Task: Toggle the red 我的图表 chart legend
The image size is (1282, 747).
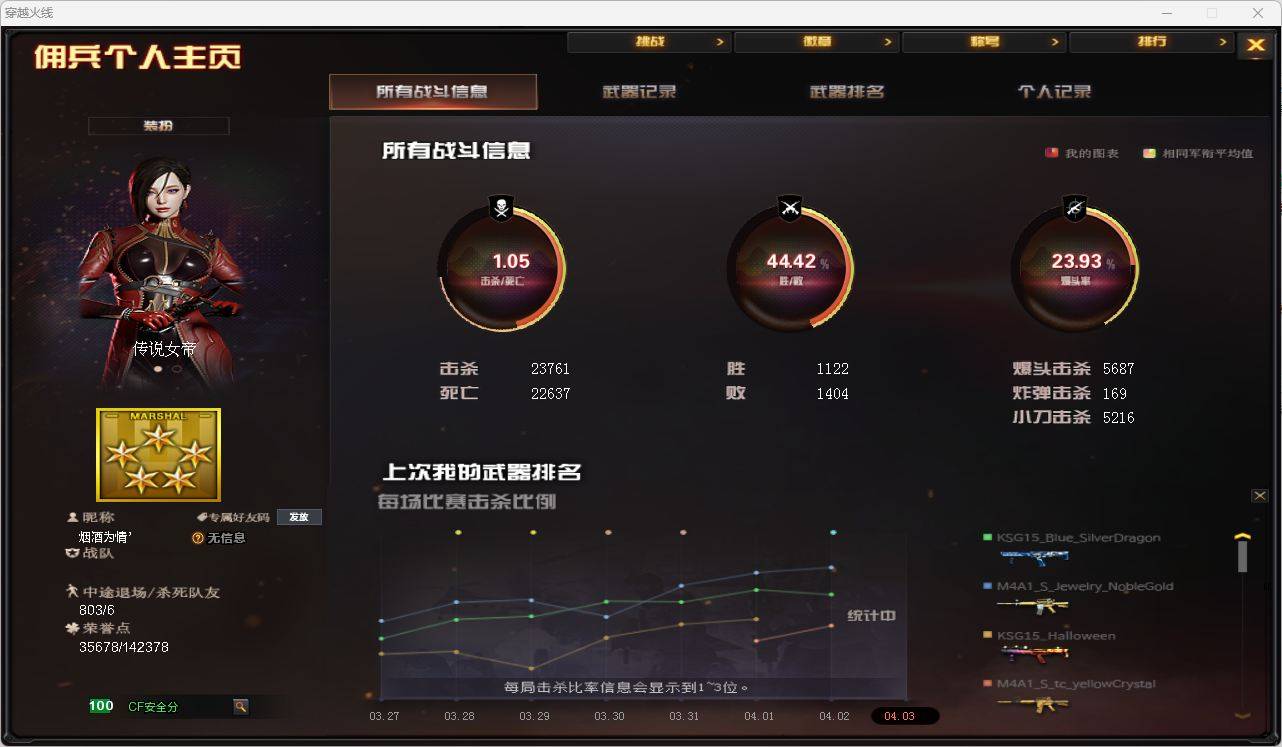Action: click(1051, 152)
